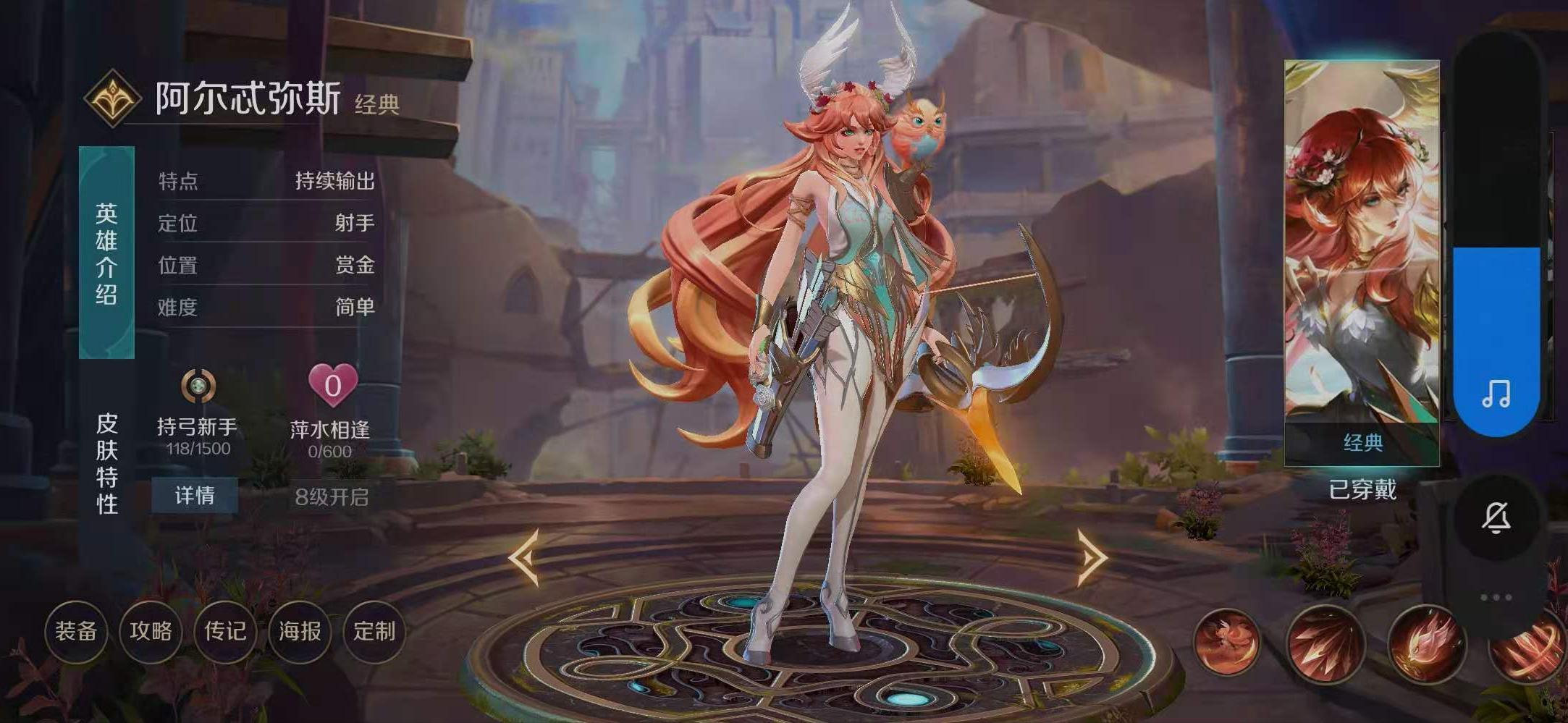This screenshot has width=1568, height=723.
Task: Open the 攻略 strategy guide
Action: click(x=151, y=632)
